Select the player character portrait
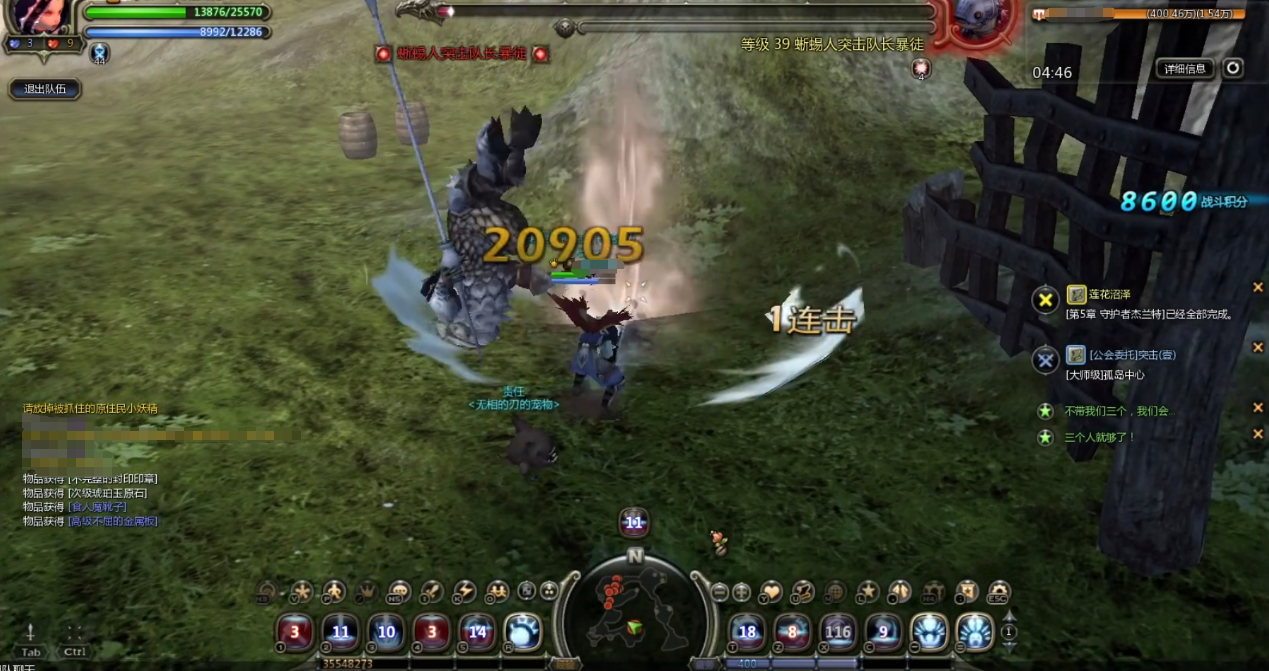This screenshot has width=1269, height=671. point(40,17)
